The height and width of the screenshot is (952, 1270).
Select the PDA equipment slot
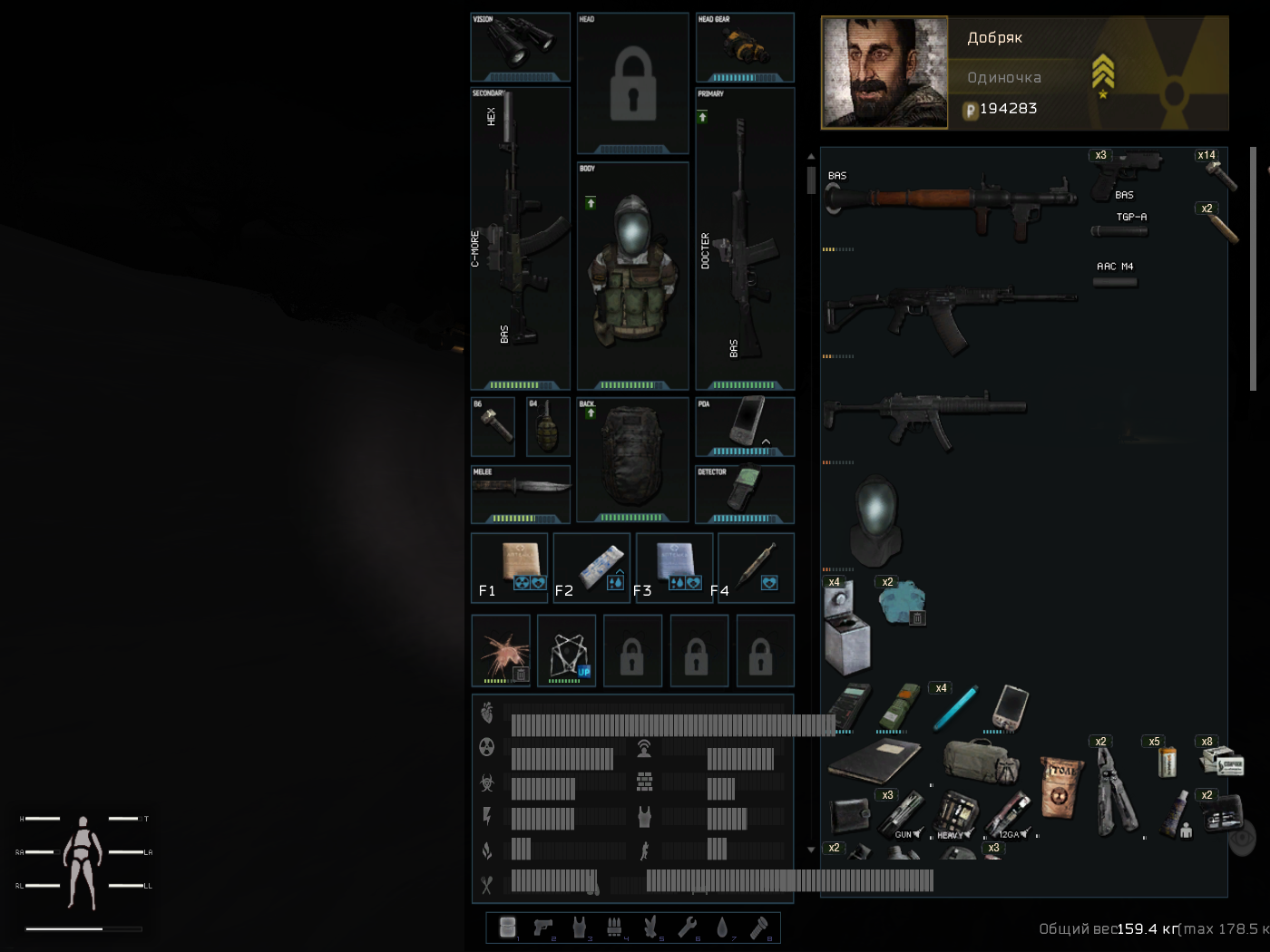coord(745,424)
